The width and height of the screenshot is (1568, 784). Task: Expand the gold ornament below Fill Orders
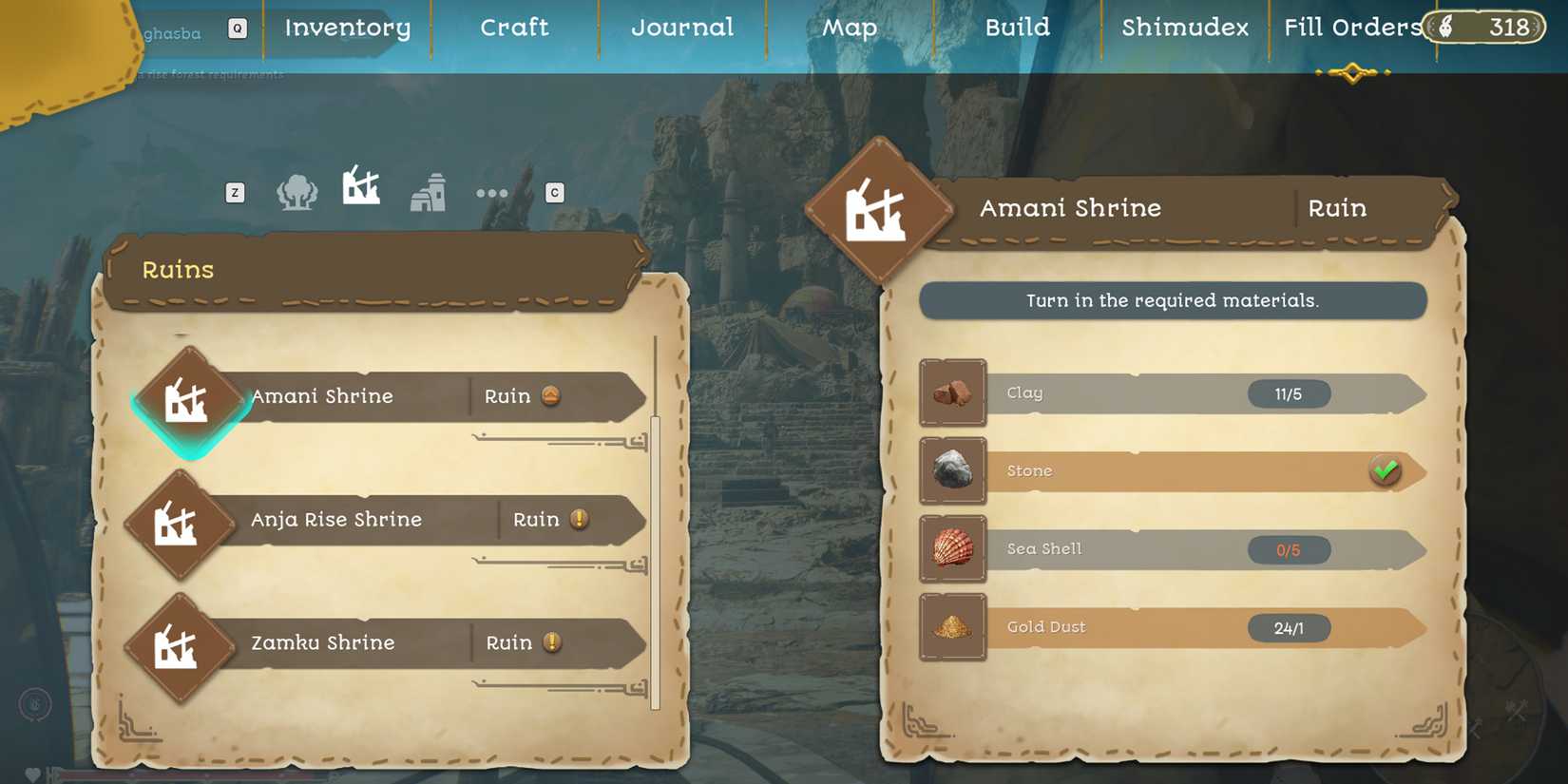(1353, 70)
